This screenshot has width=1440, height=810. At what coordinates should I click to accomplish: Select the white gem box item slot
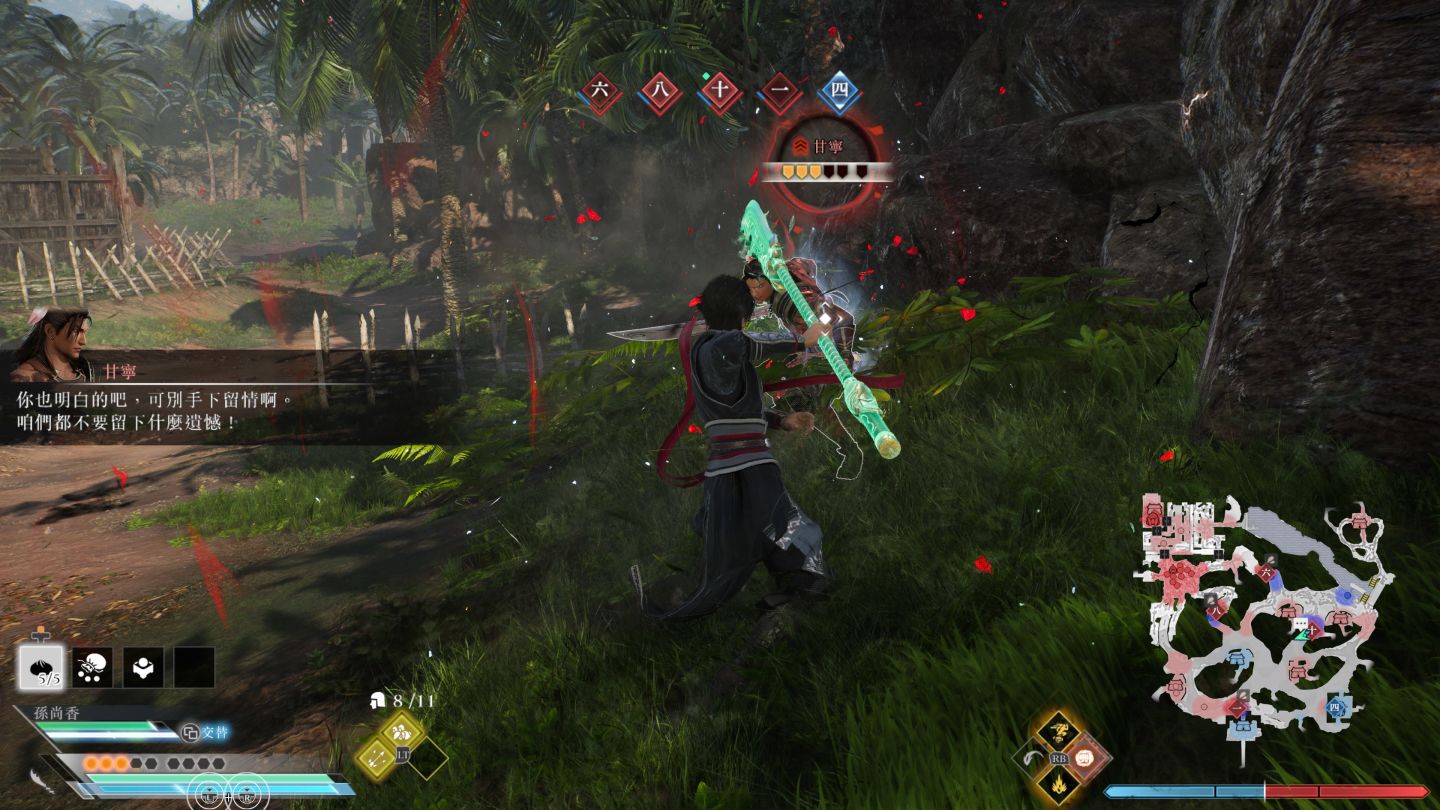(x=143, y=666)
